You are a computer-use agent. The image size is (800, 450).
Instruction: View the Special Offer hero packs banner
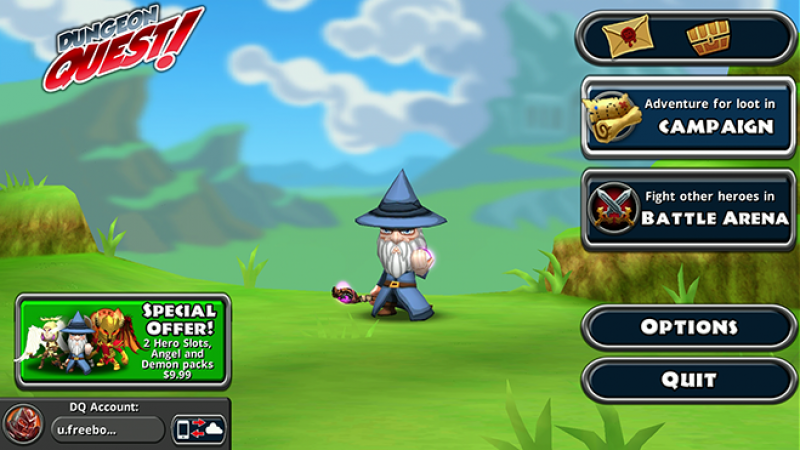(122, 341)
